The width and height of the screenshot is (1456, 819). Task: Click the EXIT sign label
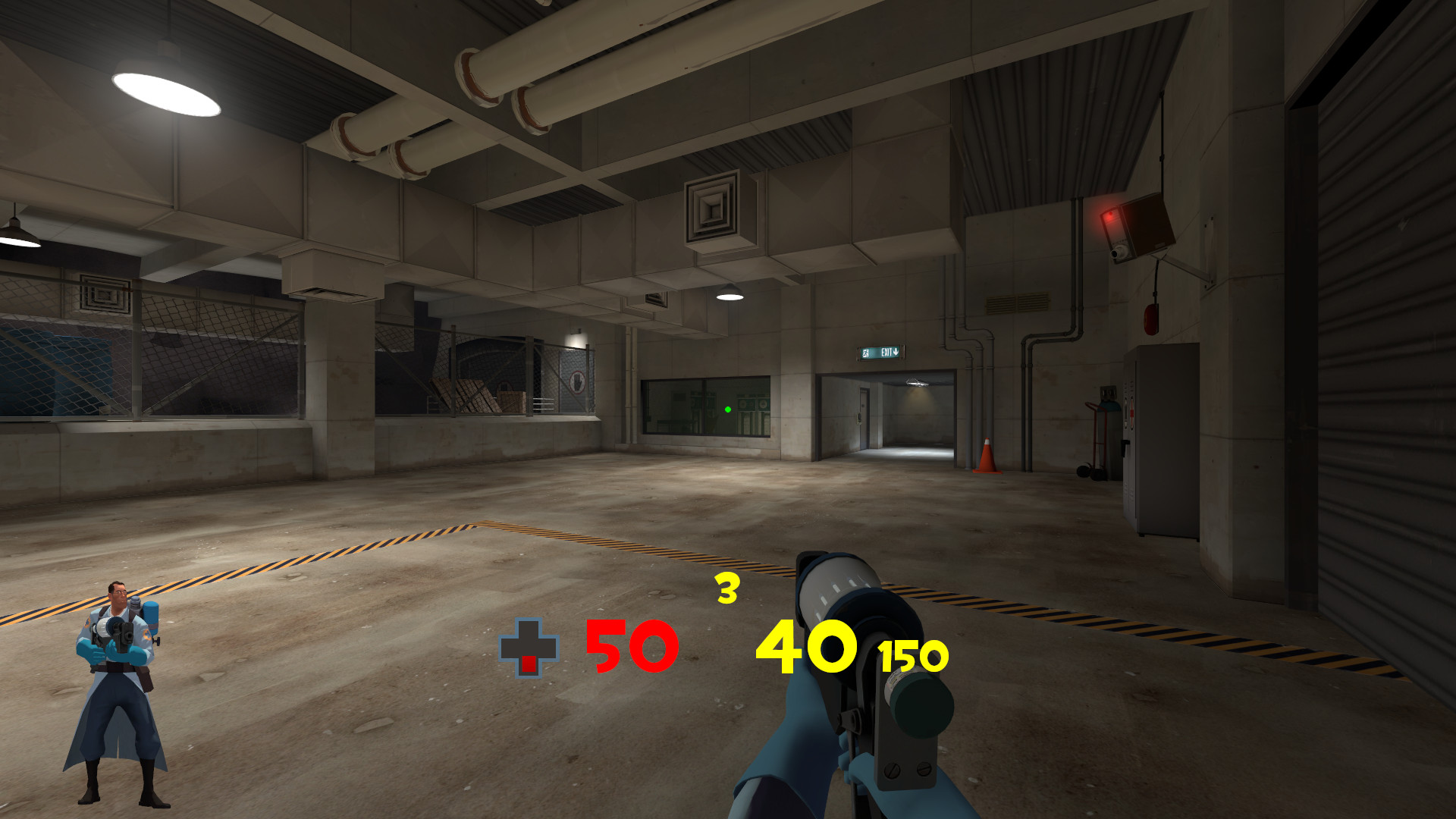(886, 353)
